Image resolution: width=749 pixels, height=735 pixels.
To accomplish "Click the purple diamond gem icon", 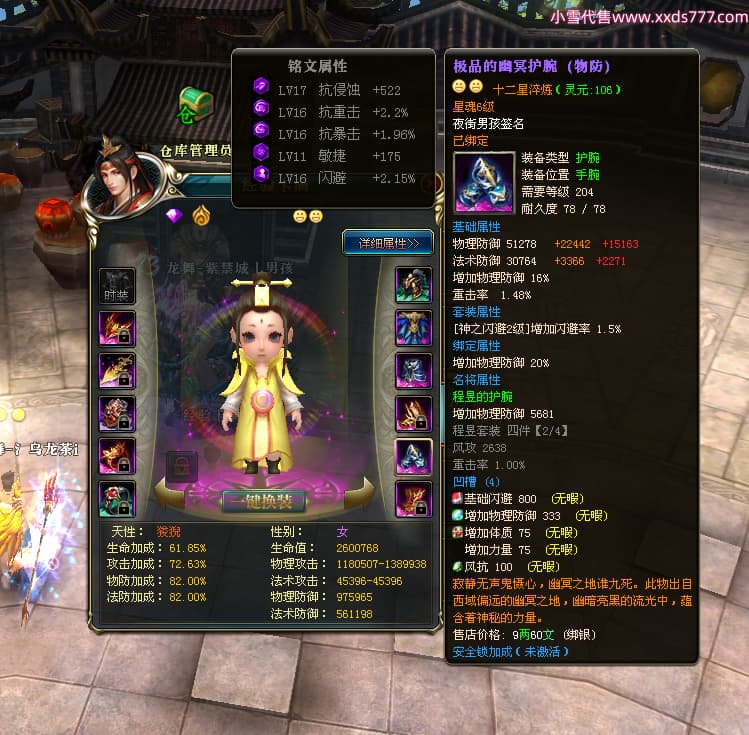I will pos(175,216).
